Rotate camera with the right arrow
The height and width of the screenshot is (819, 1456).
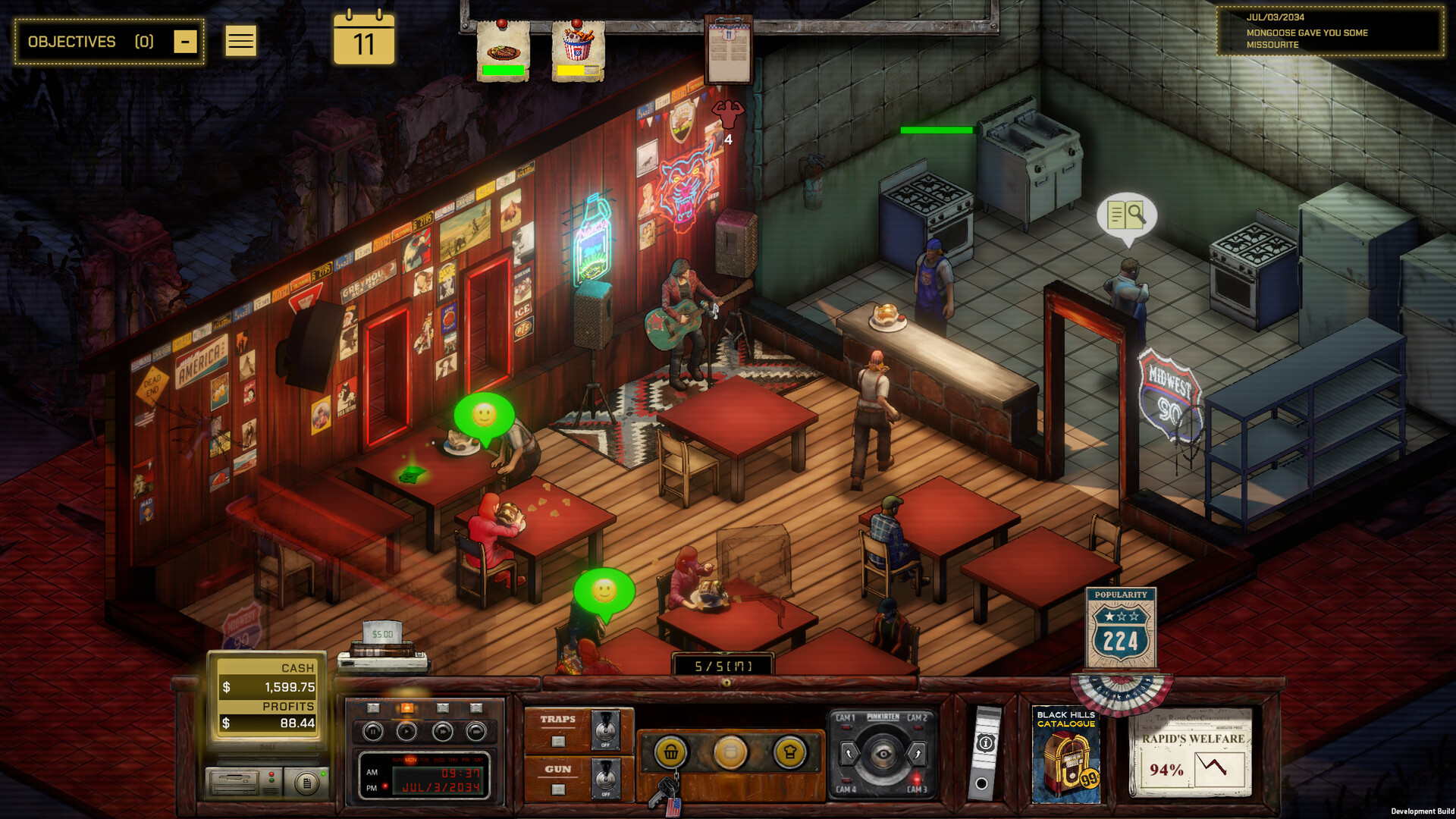918,754
